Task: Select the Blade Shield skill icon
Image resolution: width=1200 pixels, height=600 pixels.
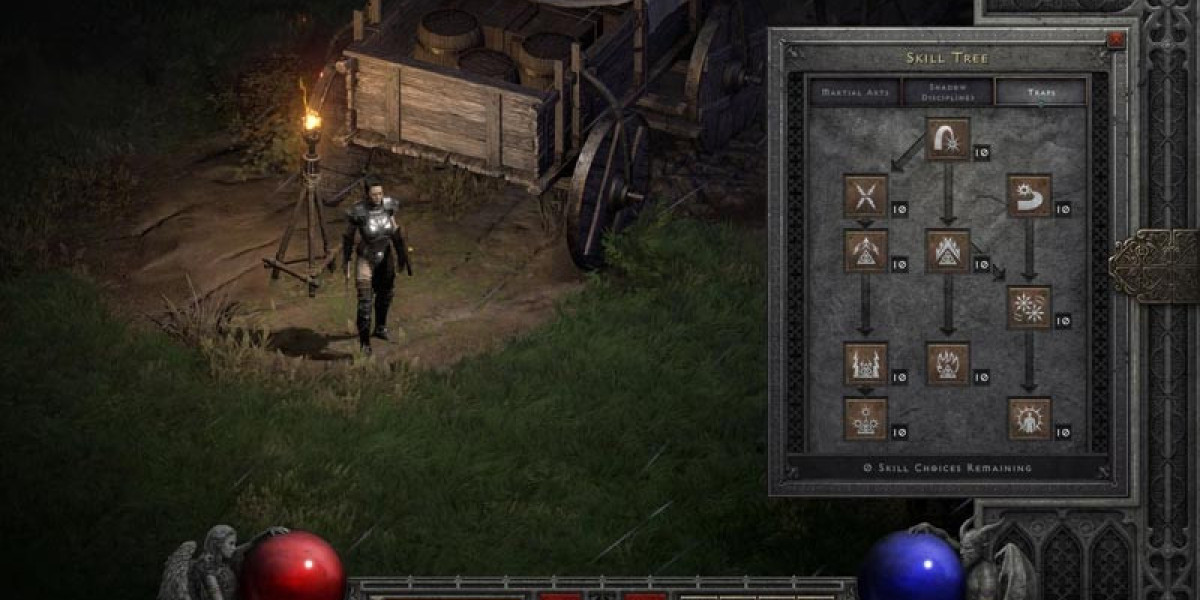Action: click(x=1029, y=419)
